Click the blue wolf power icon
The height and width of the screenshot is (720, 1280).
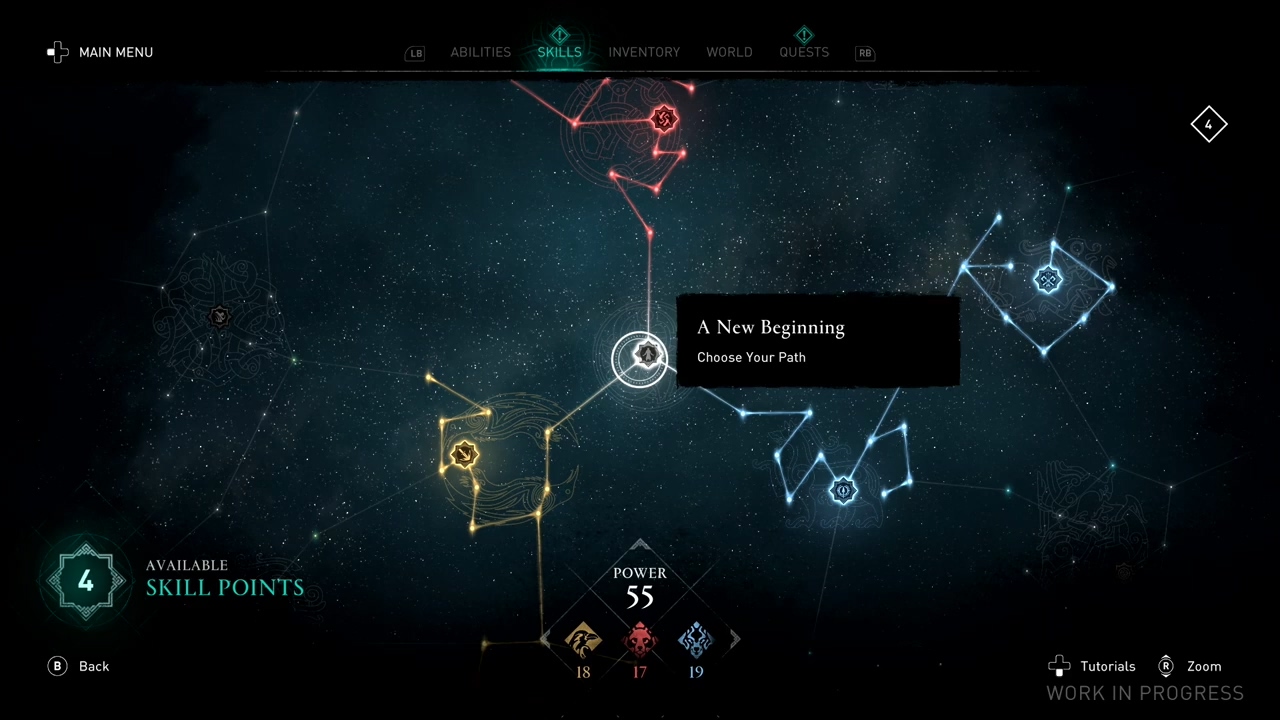696,640
